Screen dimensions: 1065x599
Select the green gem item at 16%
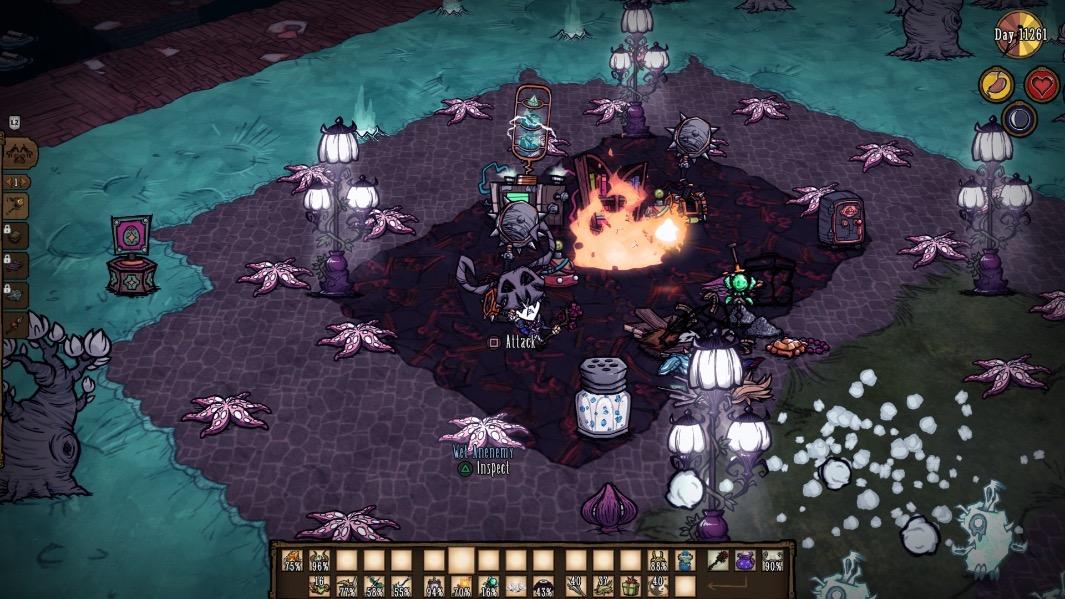(x=489, y=586)
